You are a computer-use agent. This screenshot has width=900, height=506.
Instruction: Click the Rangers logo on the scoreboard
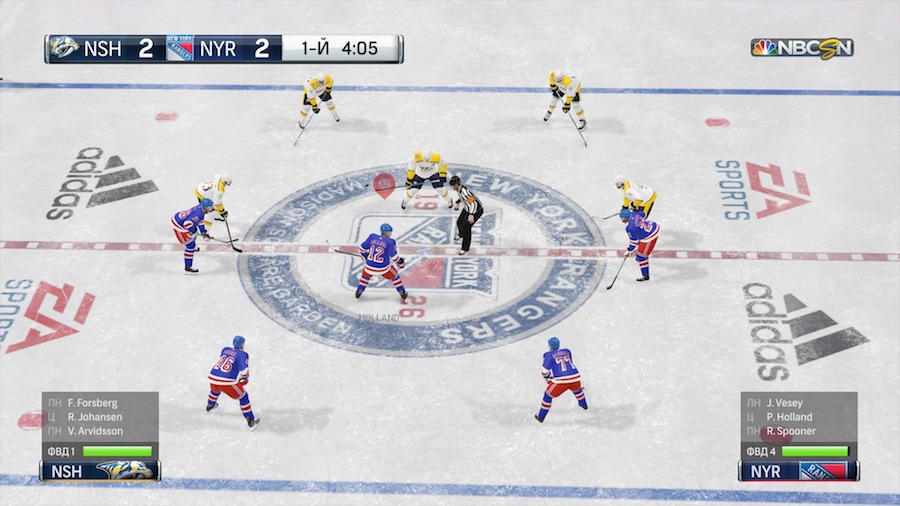pyautogui.click(x=180, y=49)
